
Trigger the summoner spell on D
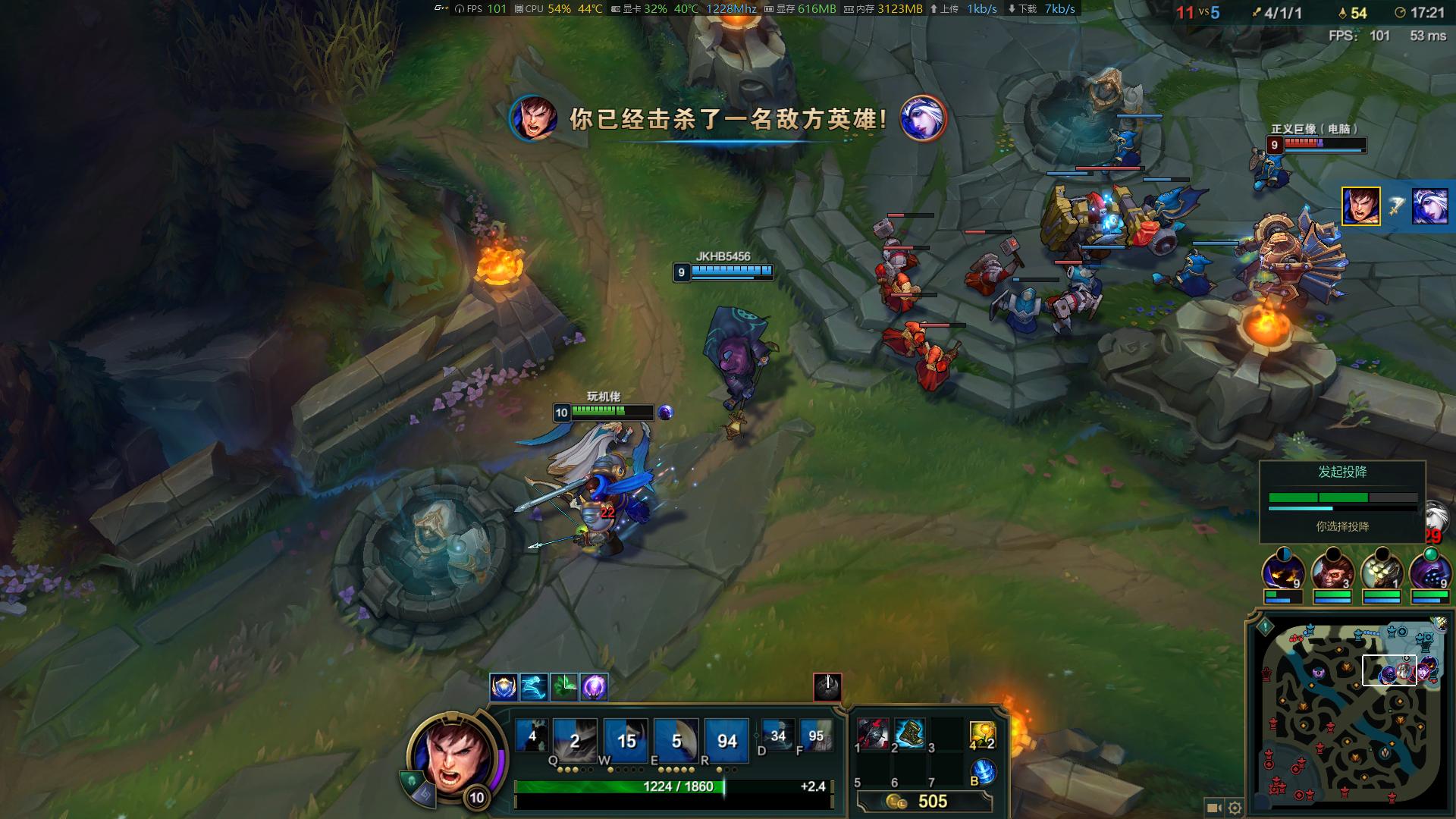[x=777, y=735]
